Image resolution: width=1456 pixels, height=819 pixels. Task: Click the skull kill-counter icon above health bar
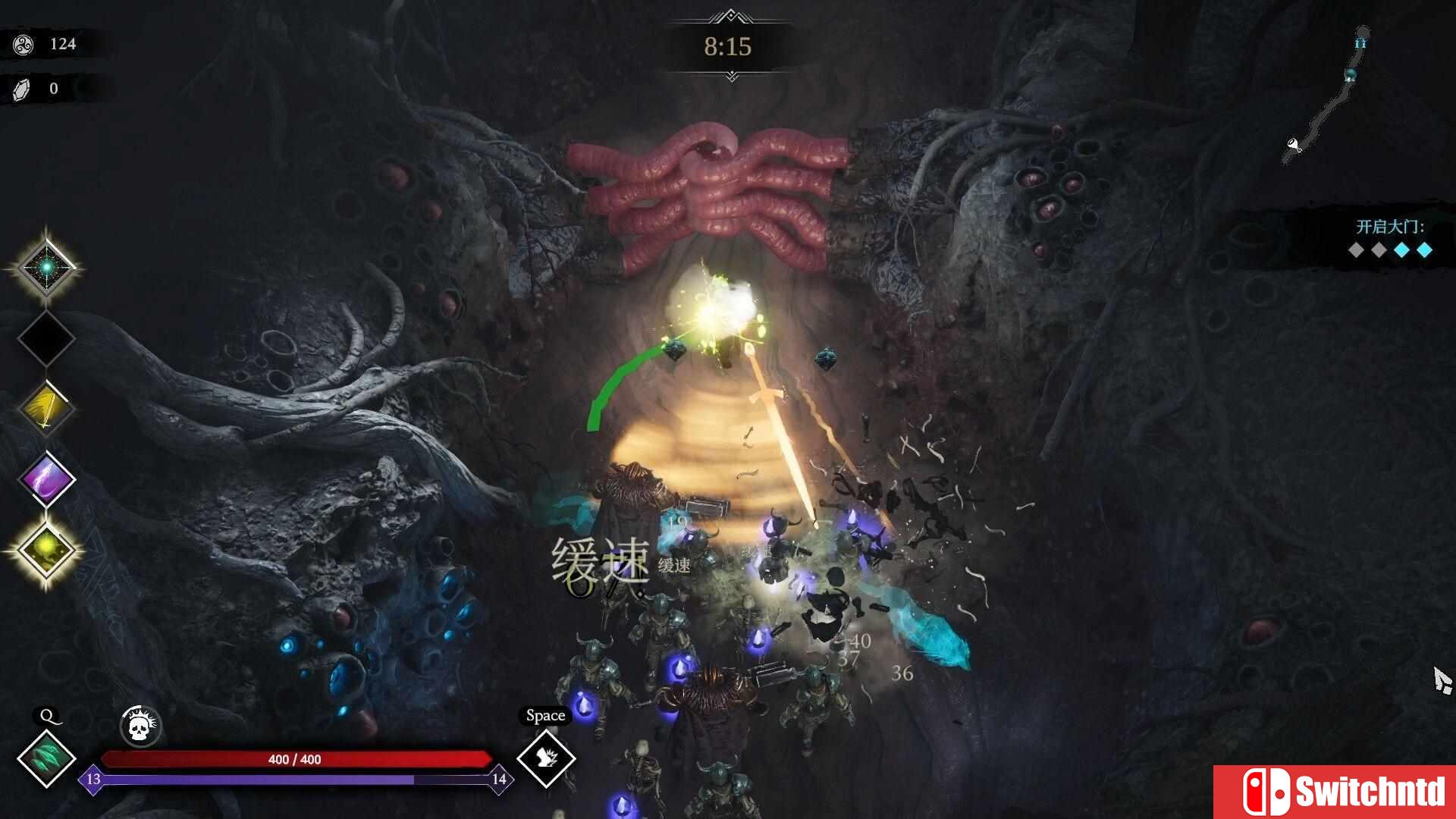coord(140,726)
